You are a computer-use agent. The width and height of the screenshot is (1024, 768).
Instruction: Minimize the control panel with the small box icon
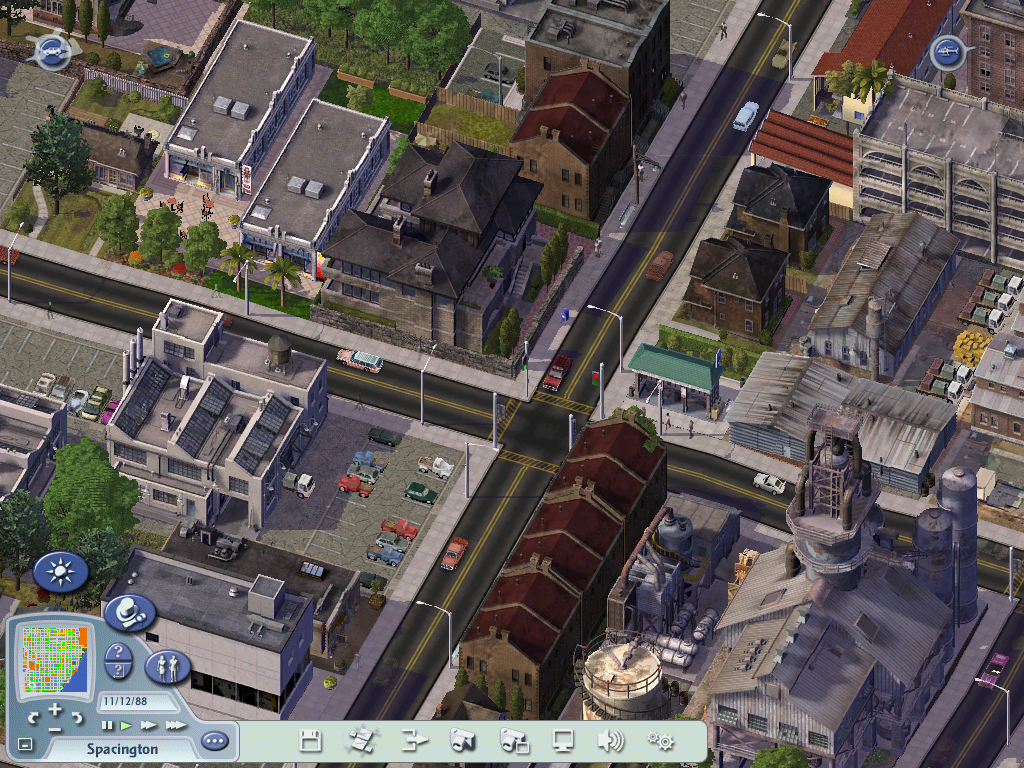26,744
